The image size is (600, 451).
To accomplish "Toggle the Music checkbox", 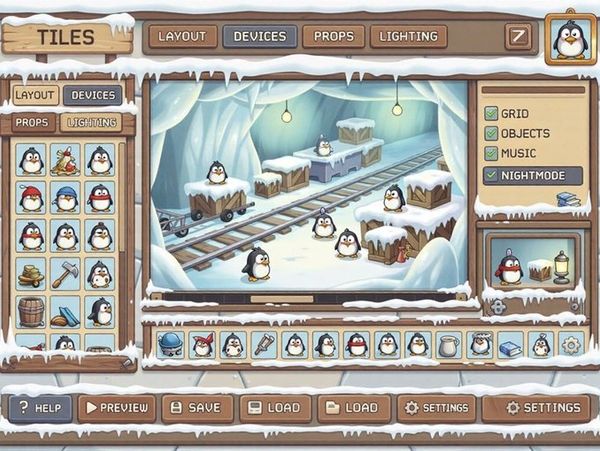I will click(x=491, y=154).
